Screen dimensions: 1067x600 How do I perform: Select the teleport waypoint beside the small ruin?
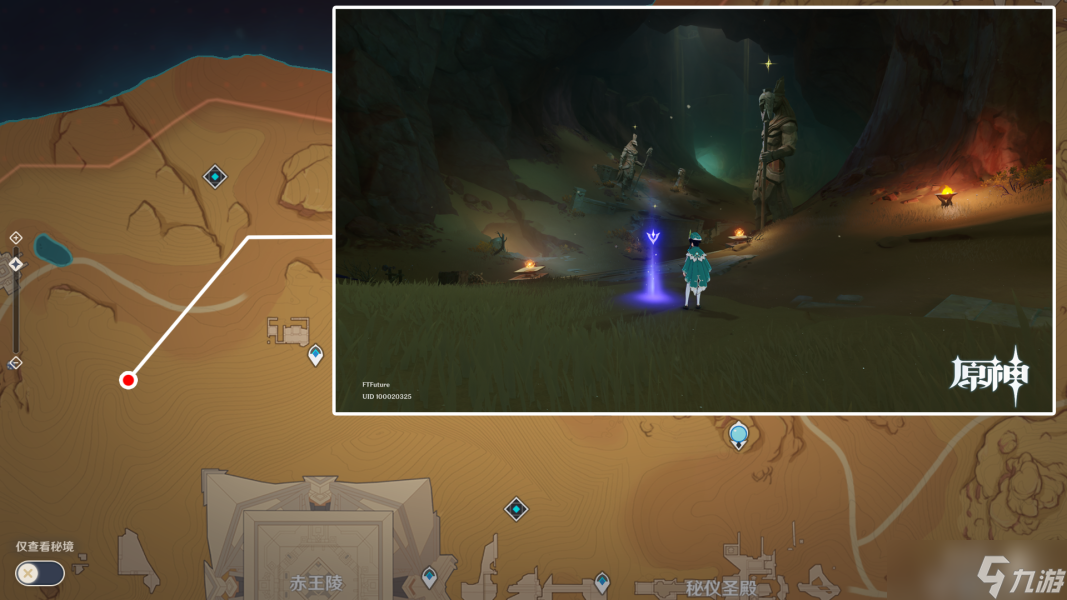point(316,354)
